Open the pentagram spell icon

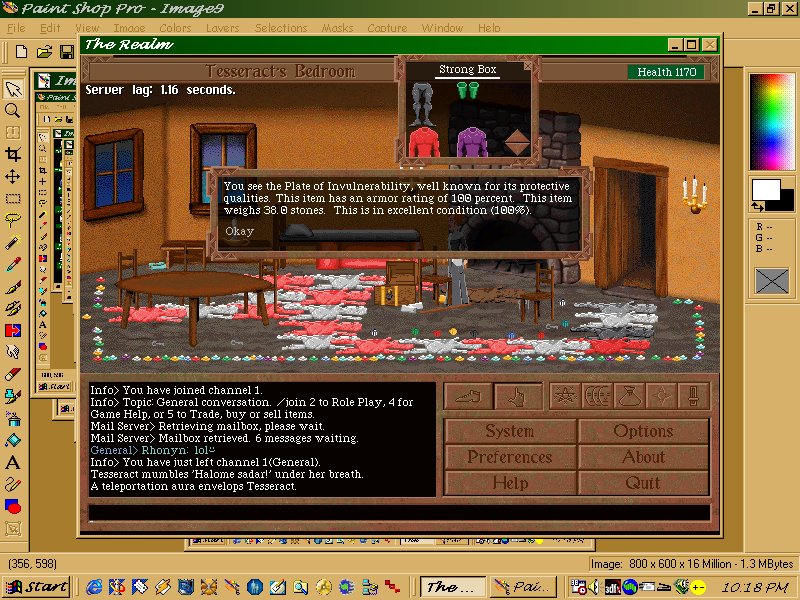coord(564,397)
